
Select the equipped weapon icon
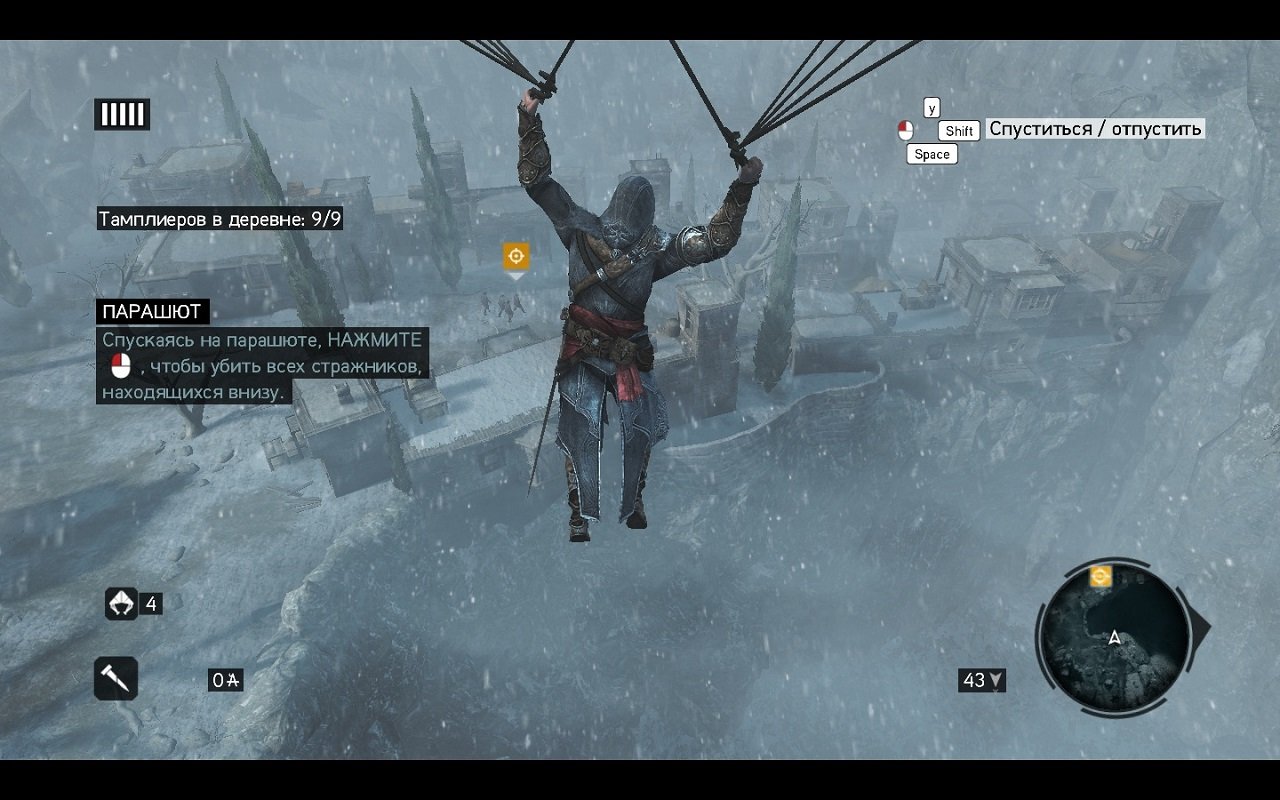(116, 679)
